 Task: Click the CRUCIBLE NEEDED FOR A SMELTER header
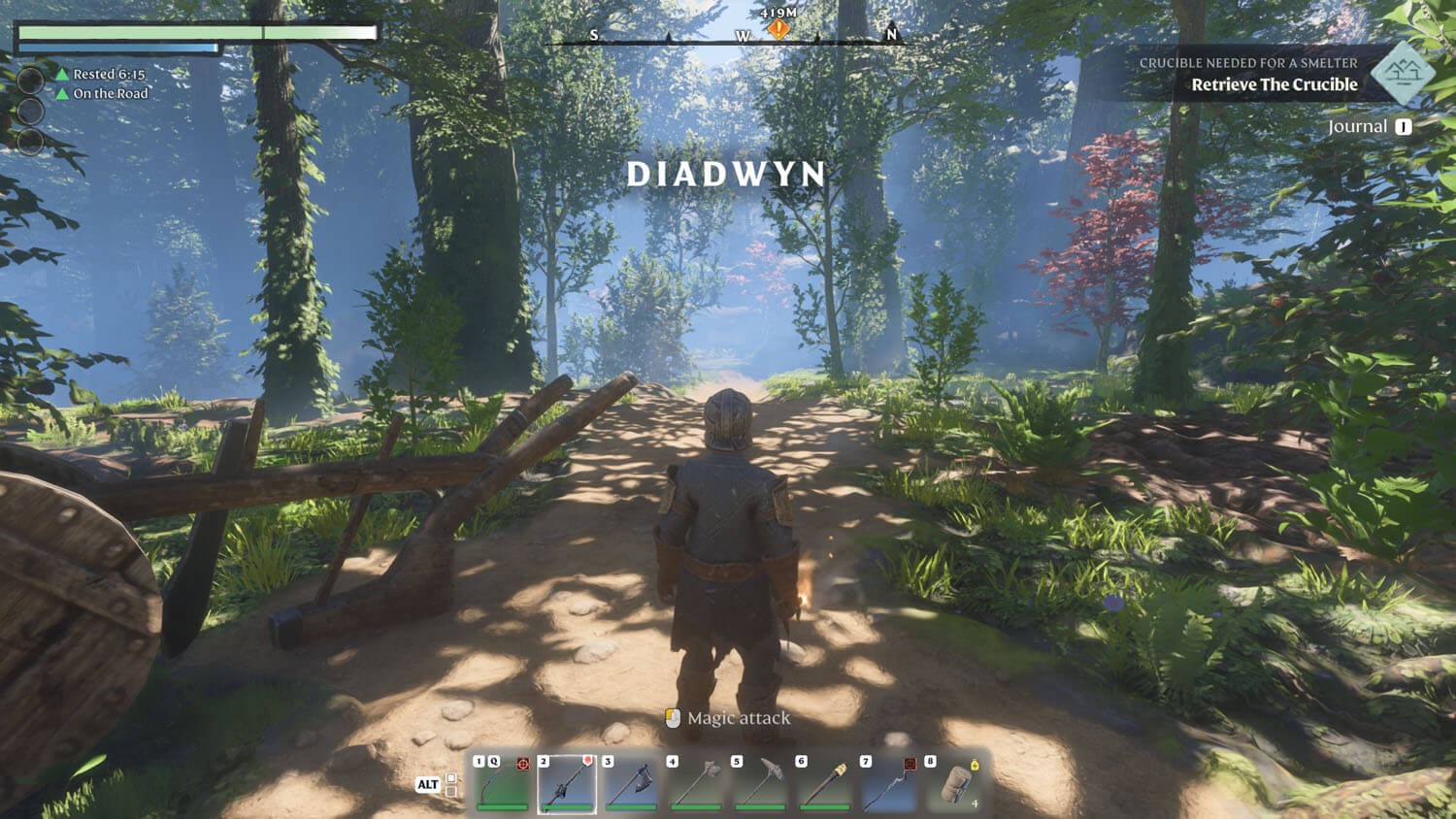(x=1250, y=62)
